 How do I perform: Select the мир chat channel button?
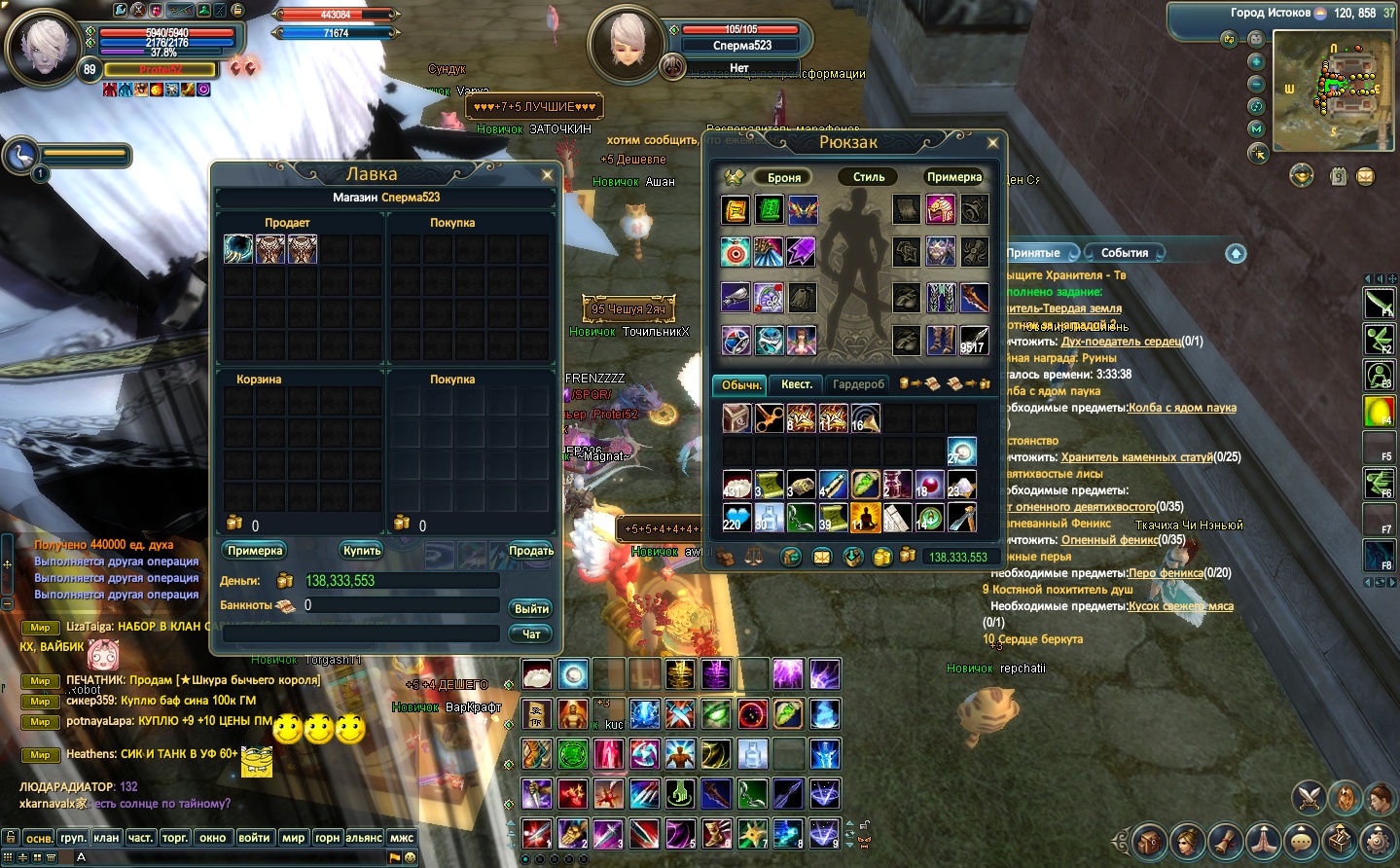pos(293,837)
